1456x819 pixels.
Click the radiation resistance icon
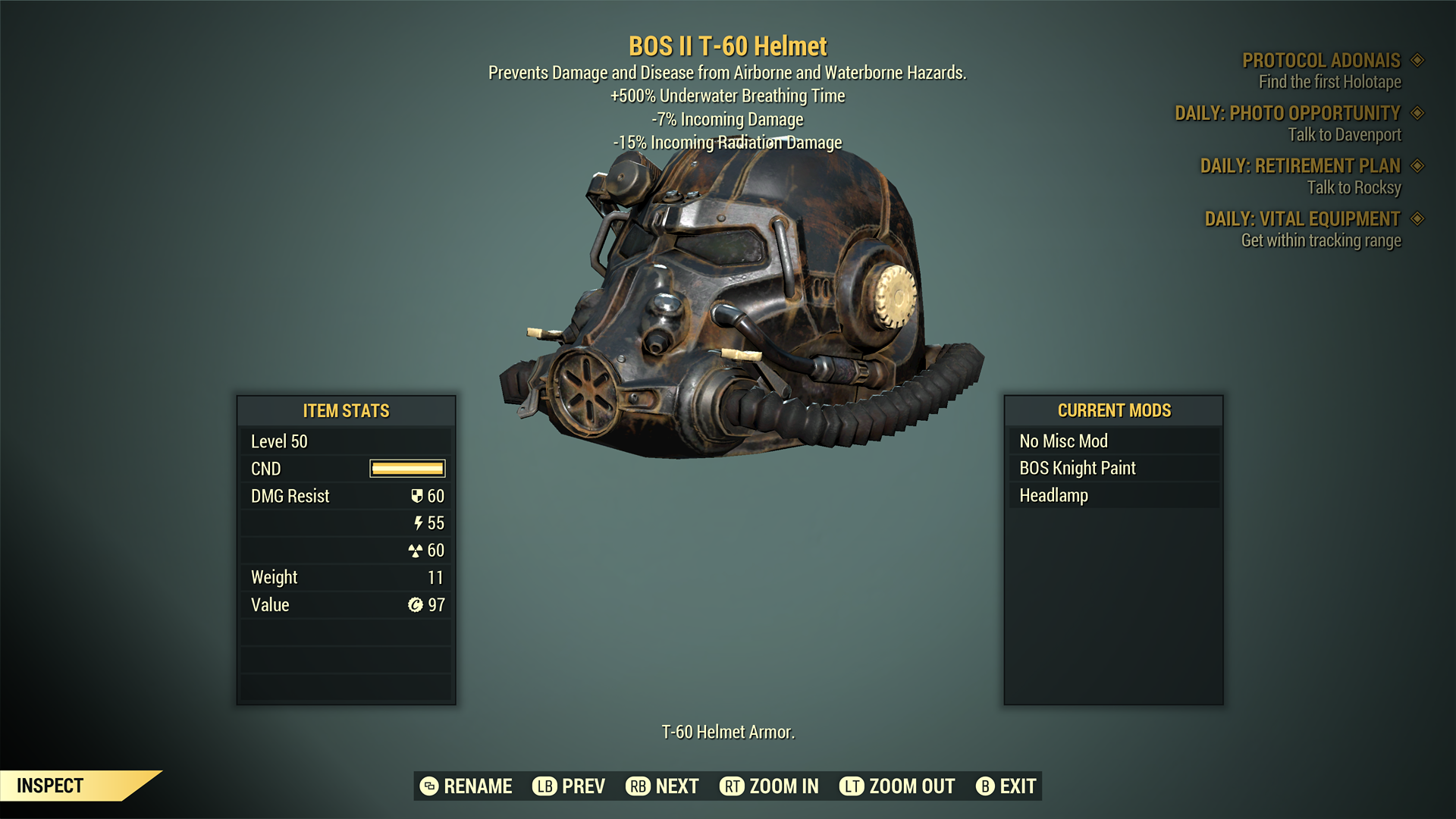point(418,550)
